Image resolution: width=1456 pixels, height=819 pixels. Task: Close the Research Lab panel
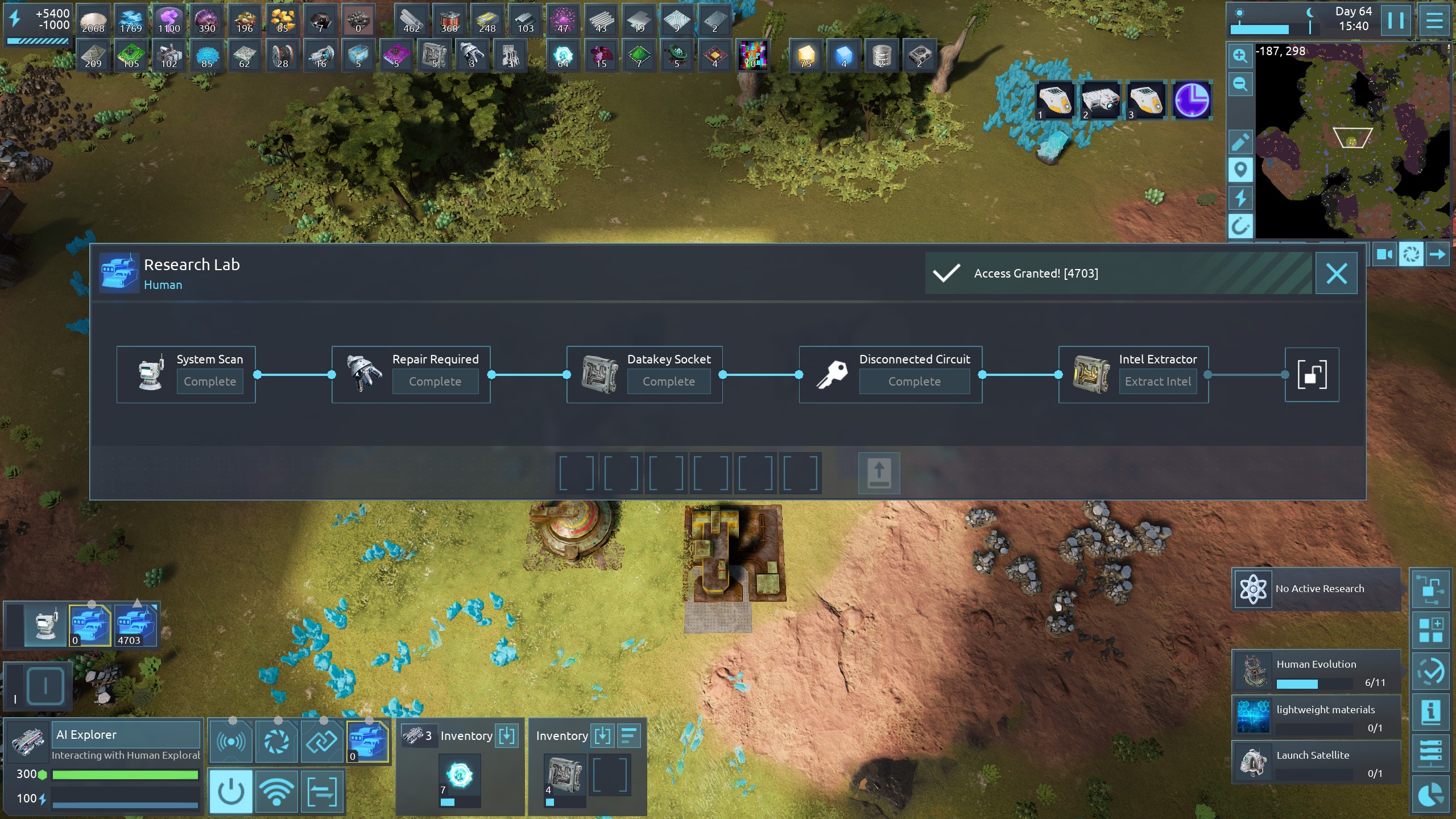point(1336,274)
